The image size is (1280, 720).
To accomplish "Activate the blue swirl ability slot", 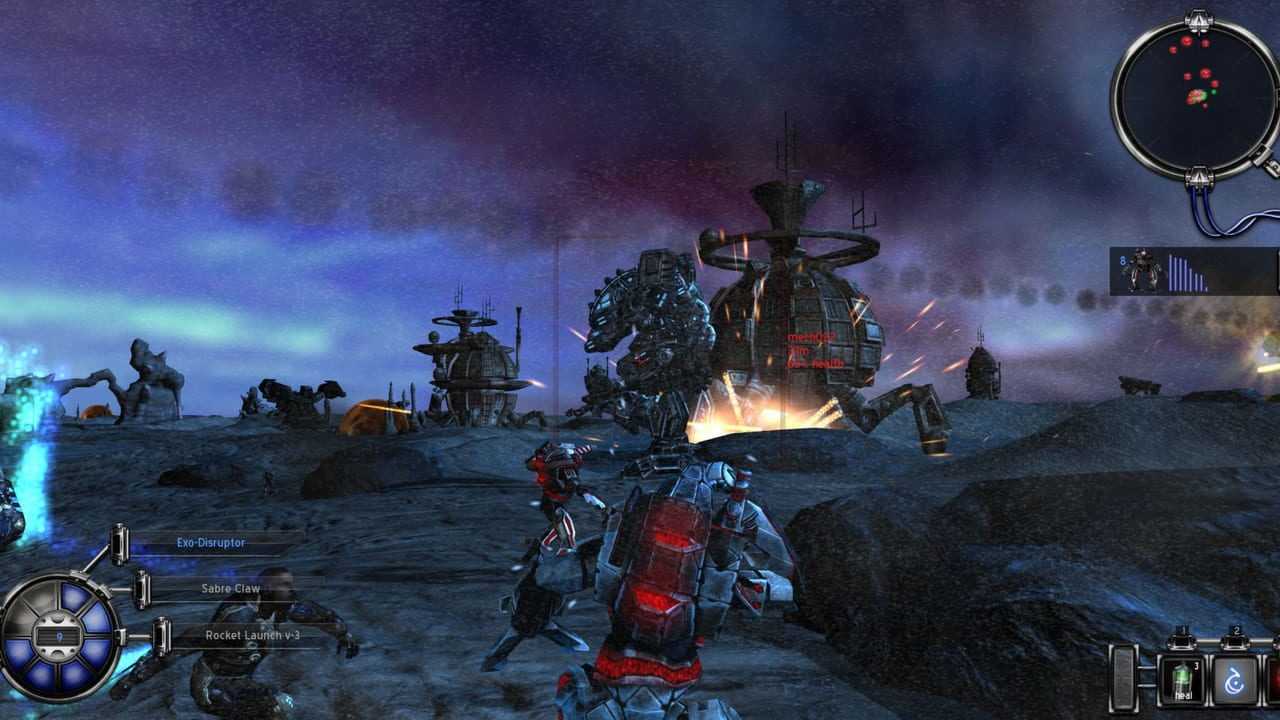I will 1235,681.
